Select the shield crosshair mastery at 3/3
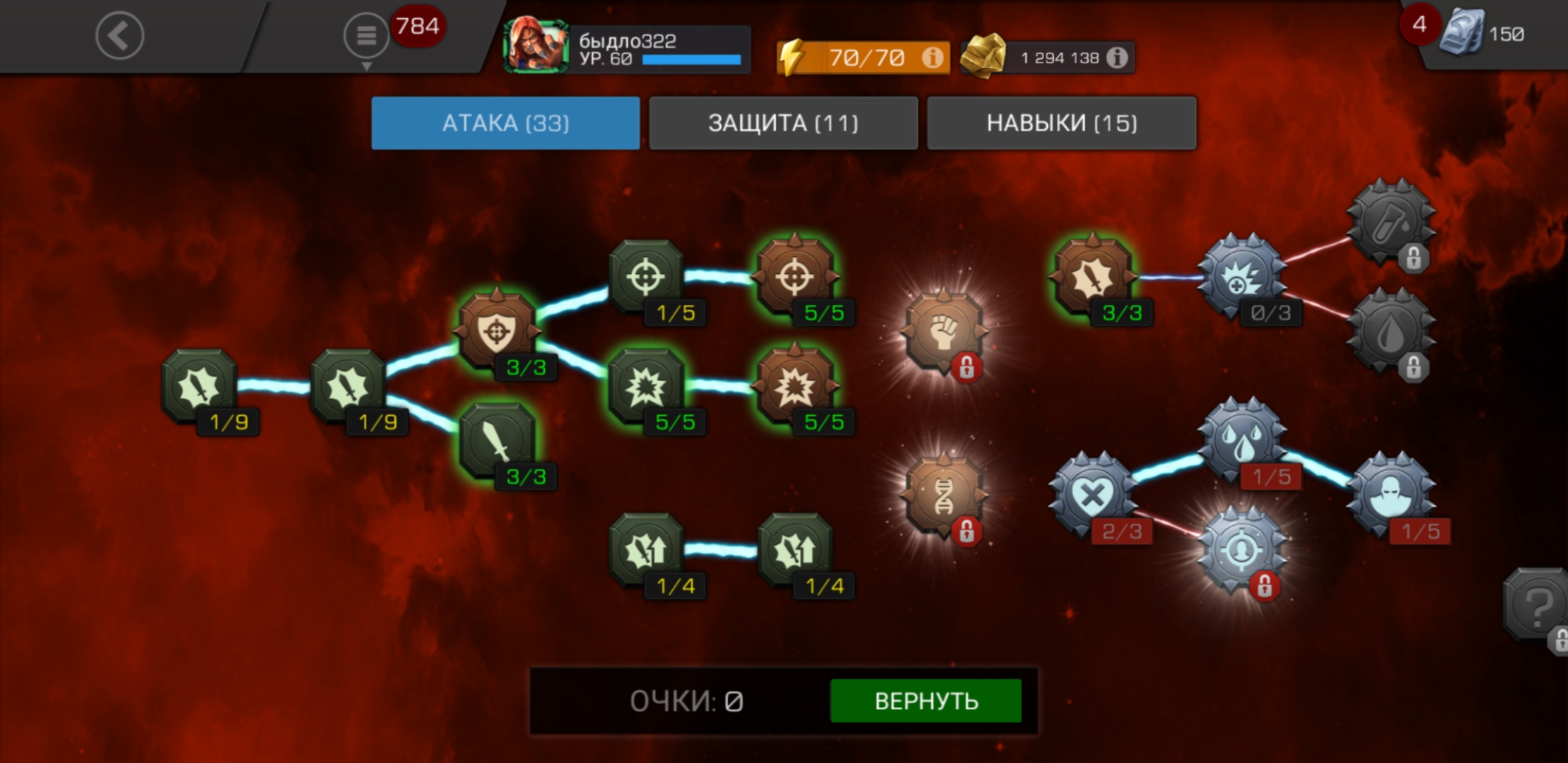The image size is (1568, 763). 497,331
